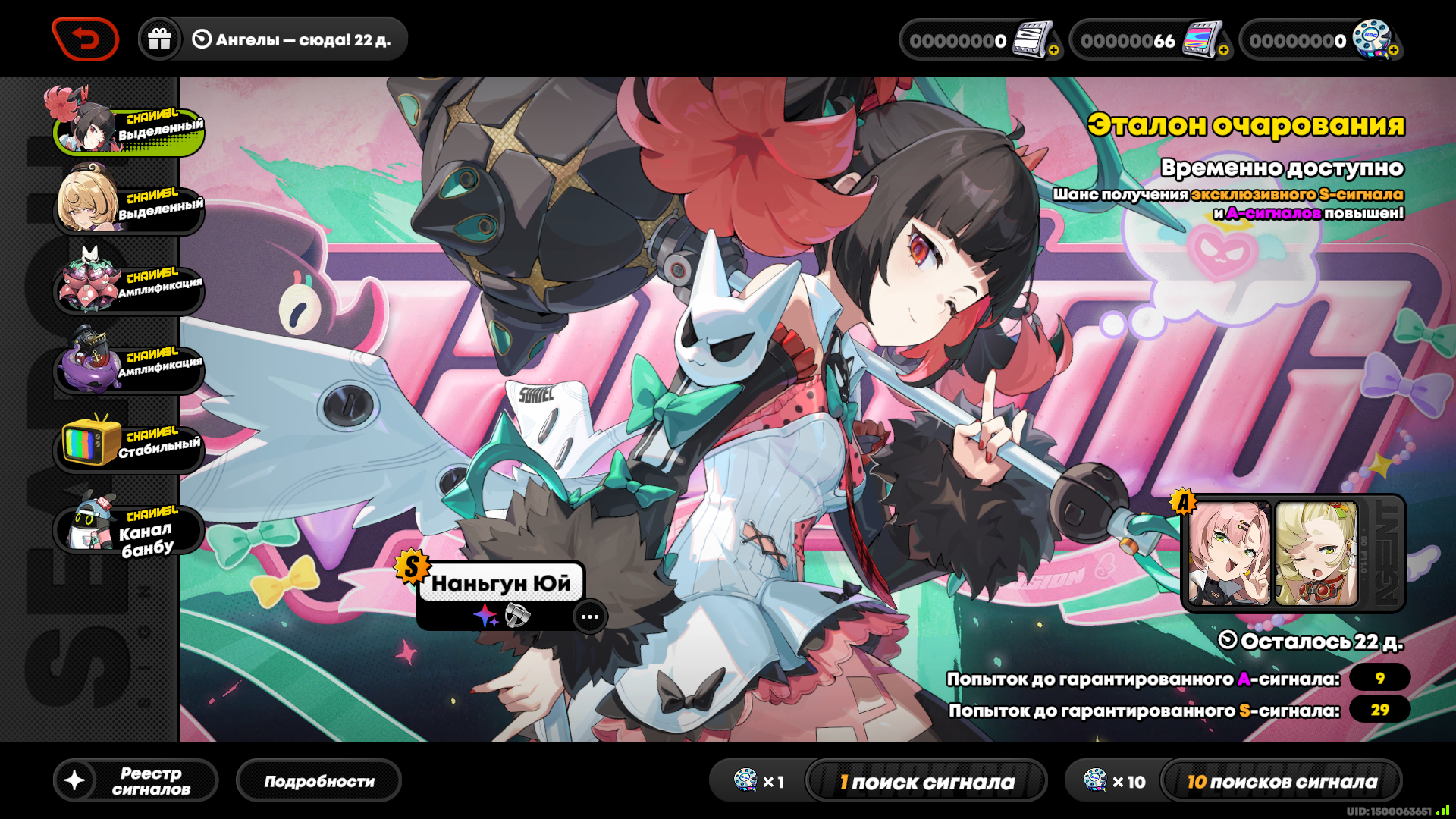Perform 10 поисков сигнала
Viewport: 1456px width, 819px height.
tap(1281, 782)
